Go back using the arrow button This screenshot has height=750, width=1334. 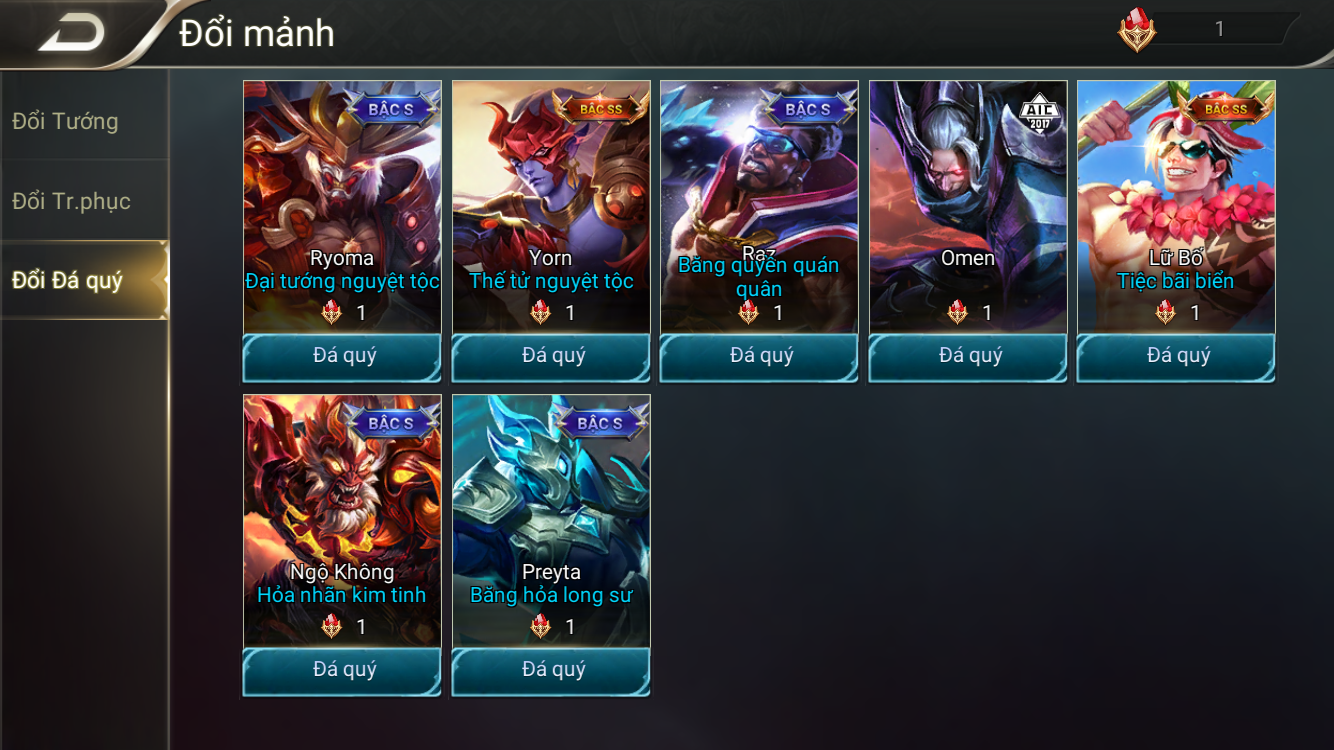[72, 33]
